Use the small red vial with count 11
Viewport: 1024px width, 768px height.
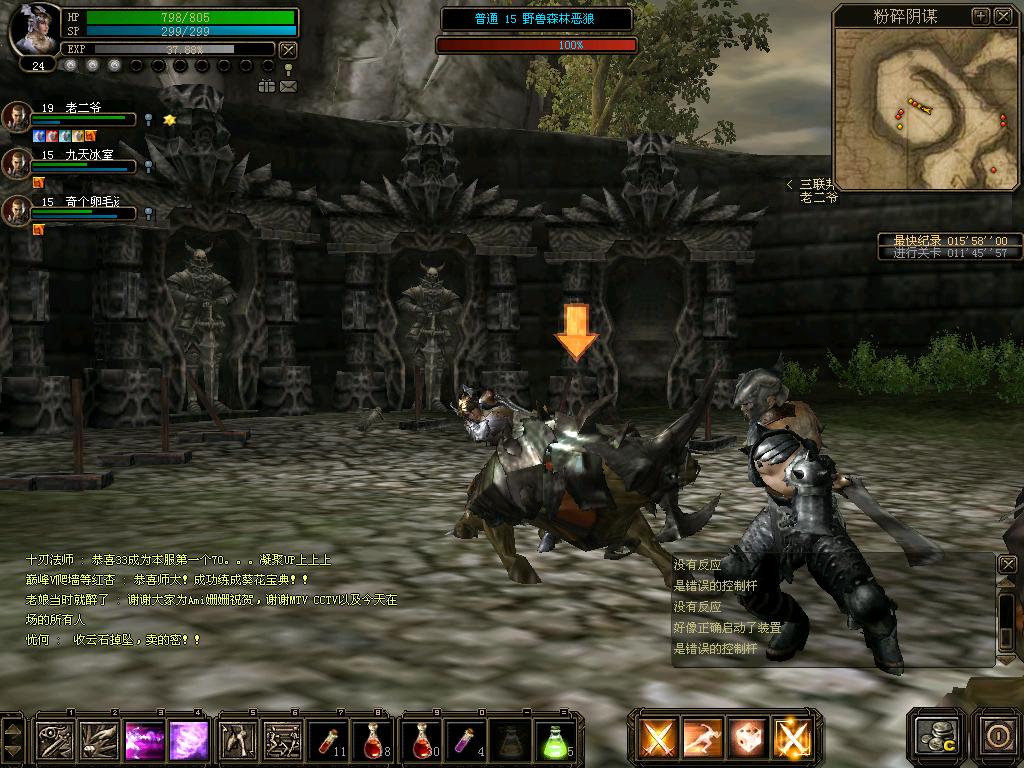(x=329, y=741)
